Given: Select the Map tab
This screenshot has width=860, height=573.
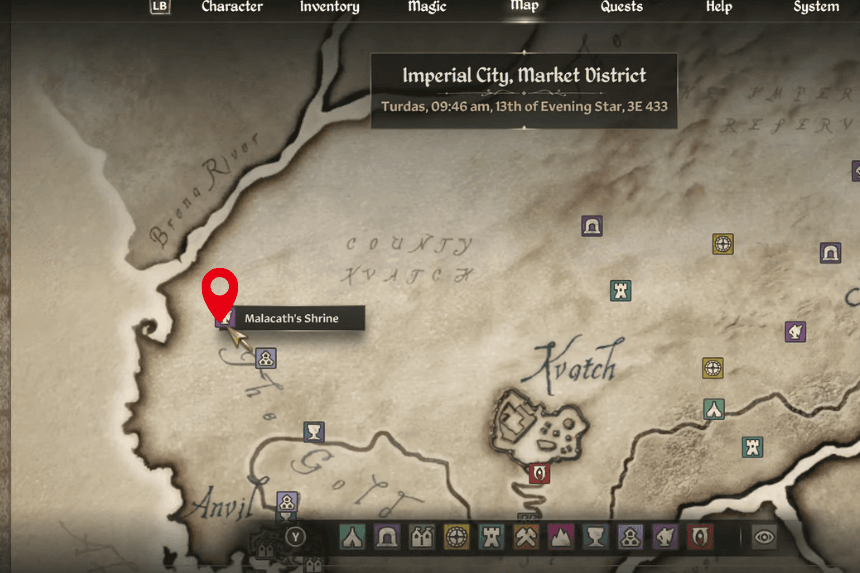Looking at the screenshot, I should point(524,6).
